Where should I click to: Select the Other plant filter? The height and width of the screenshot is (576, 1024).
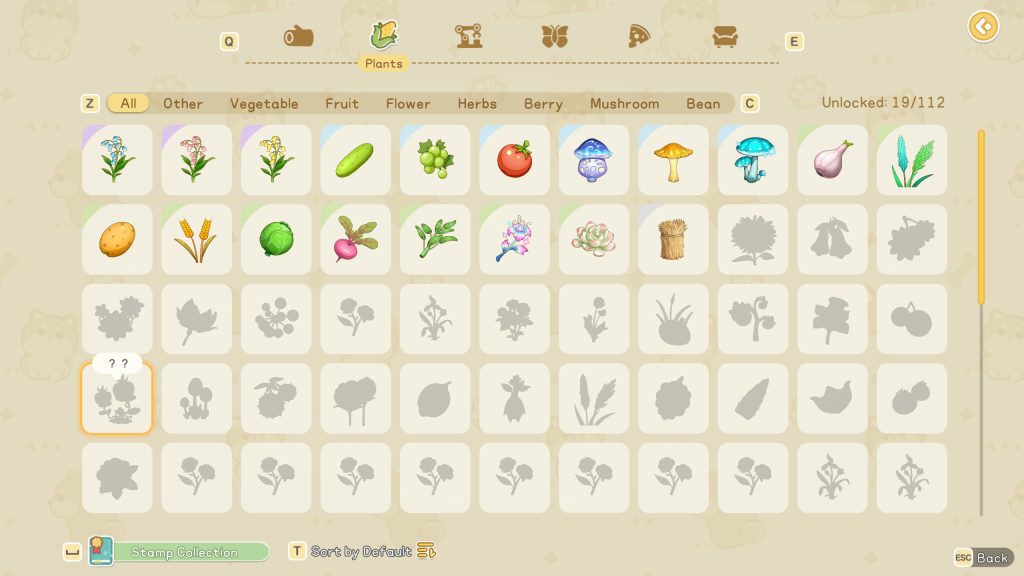[183, 103]
